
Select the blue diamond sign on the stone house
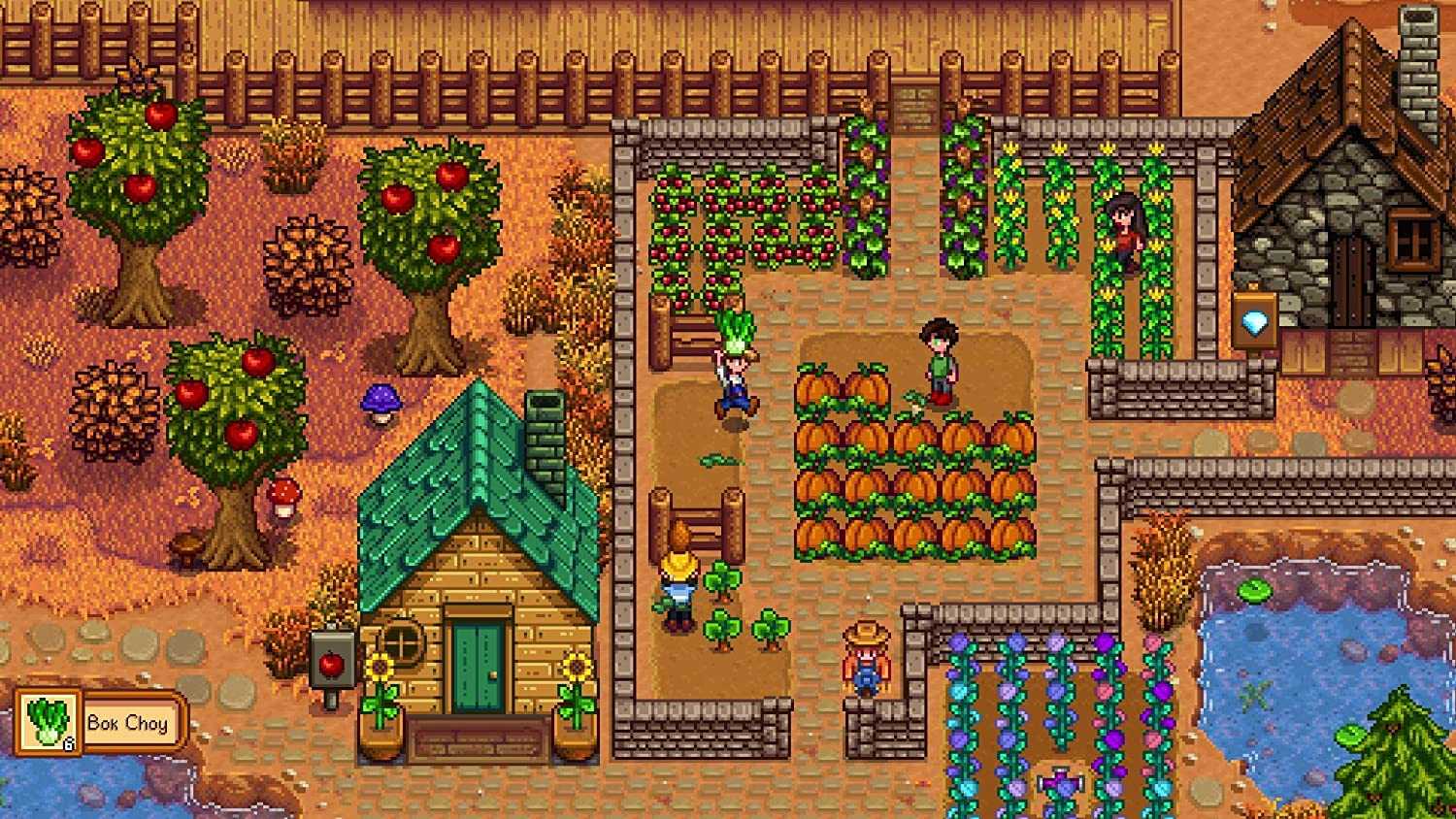[x=1256, y=320]
